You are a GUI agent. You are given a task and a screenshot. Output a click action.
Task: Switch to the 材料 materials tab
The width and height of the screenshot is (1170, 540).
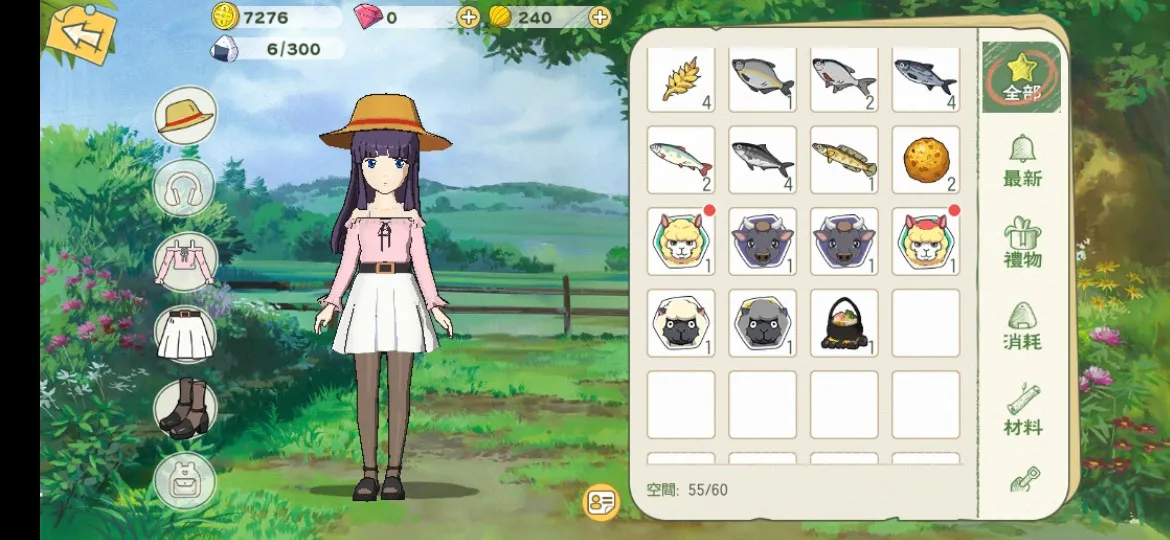pos(1022,411)
